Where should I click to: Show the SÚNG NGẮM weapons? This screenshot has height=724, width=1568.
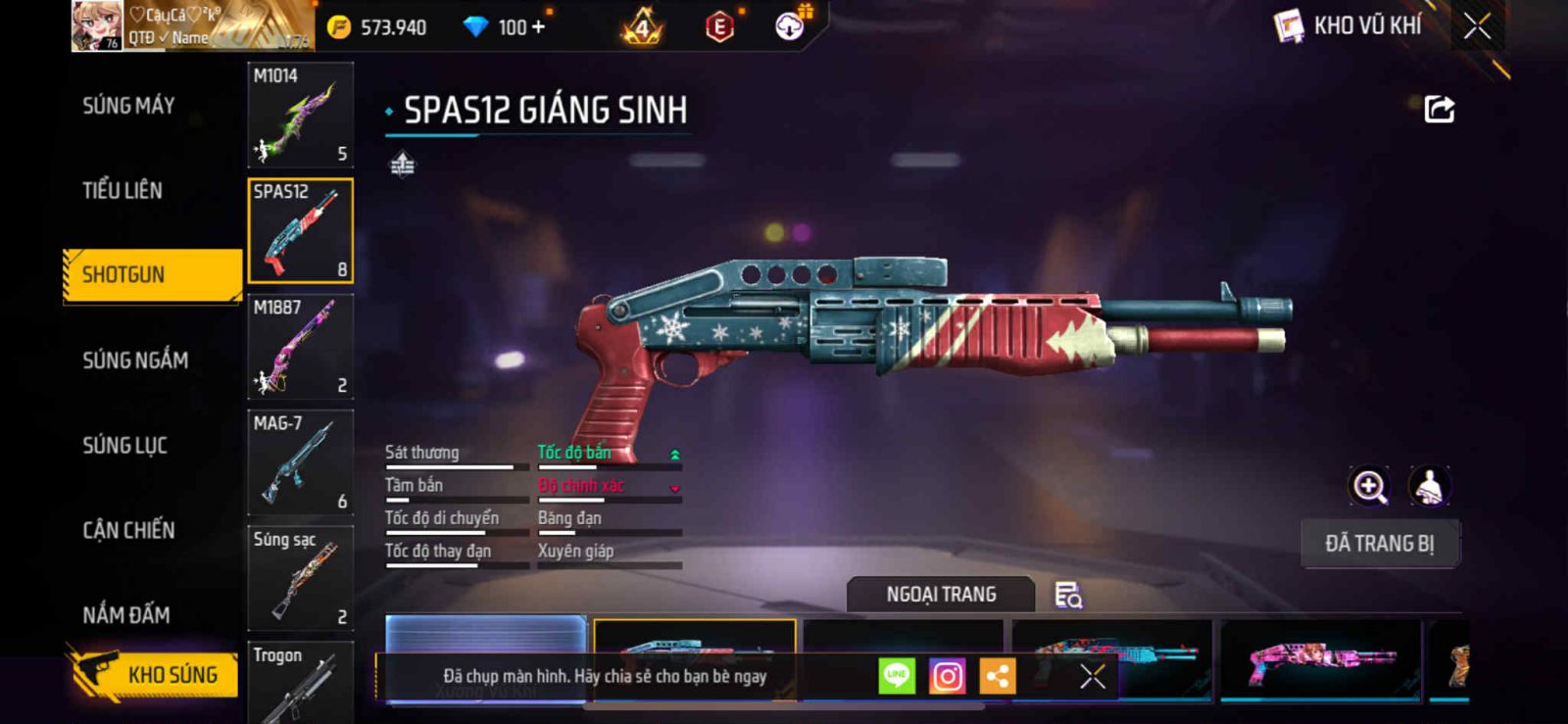coord(135,361)
